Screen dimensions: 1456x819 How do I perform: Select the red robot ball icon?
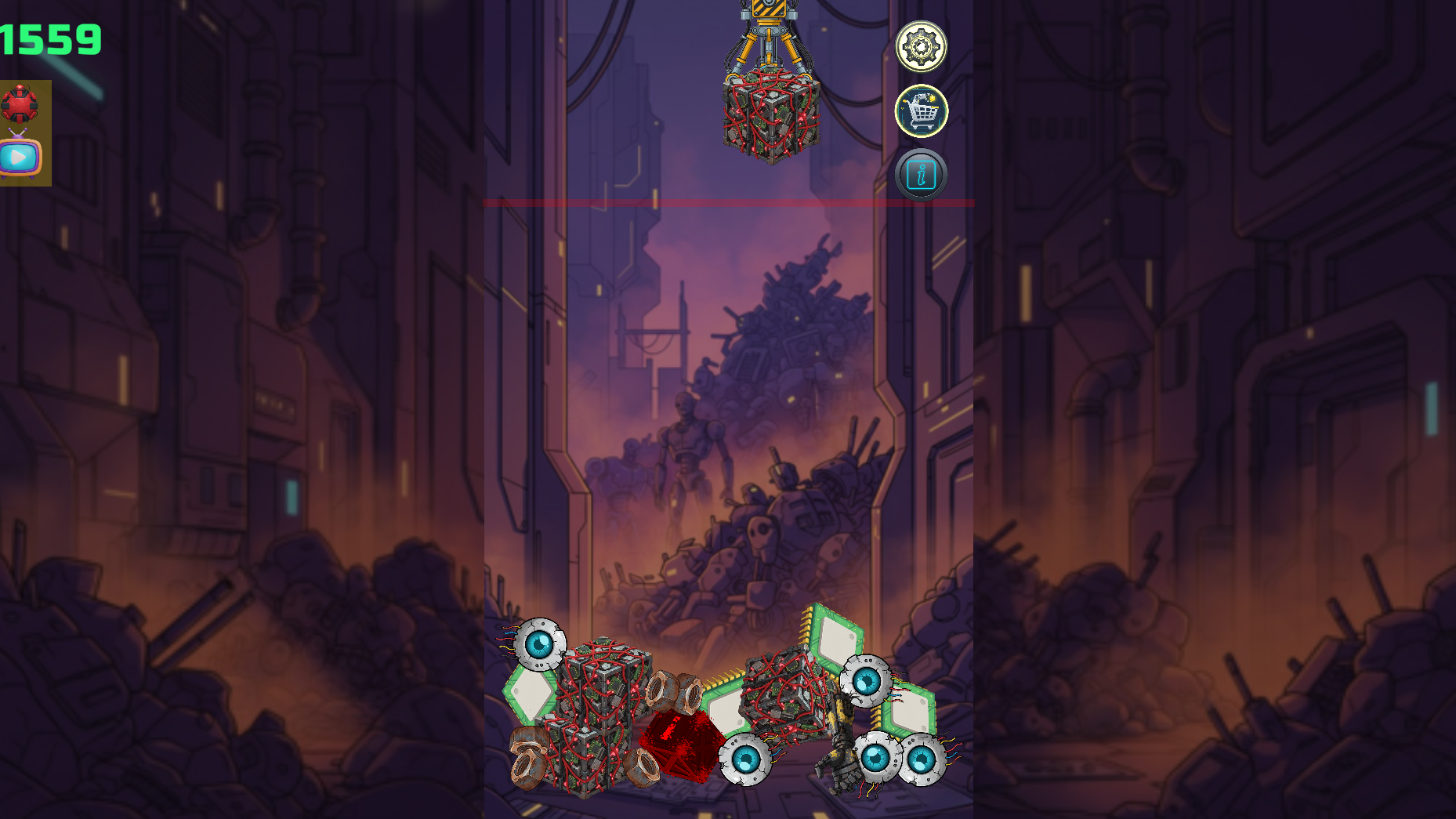(x=20, y=104)
